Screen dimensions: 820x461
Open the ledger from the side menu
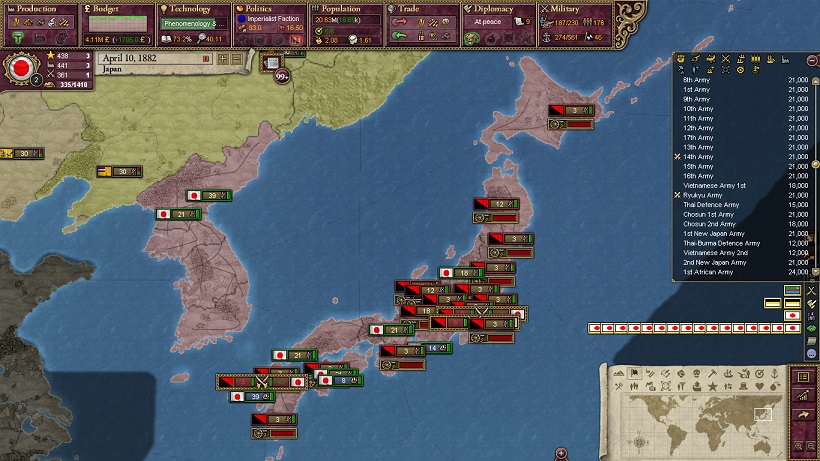click(803, 377)
